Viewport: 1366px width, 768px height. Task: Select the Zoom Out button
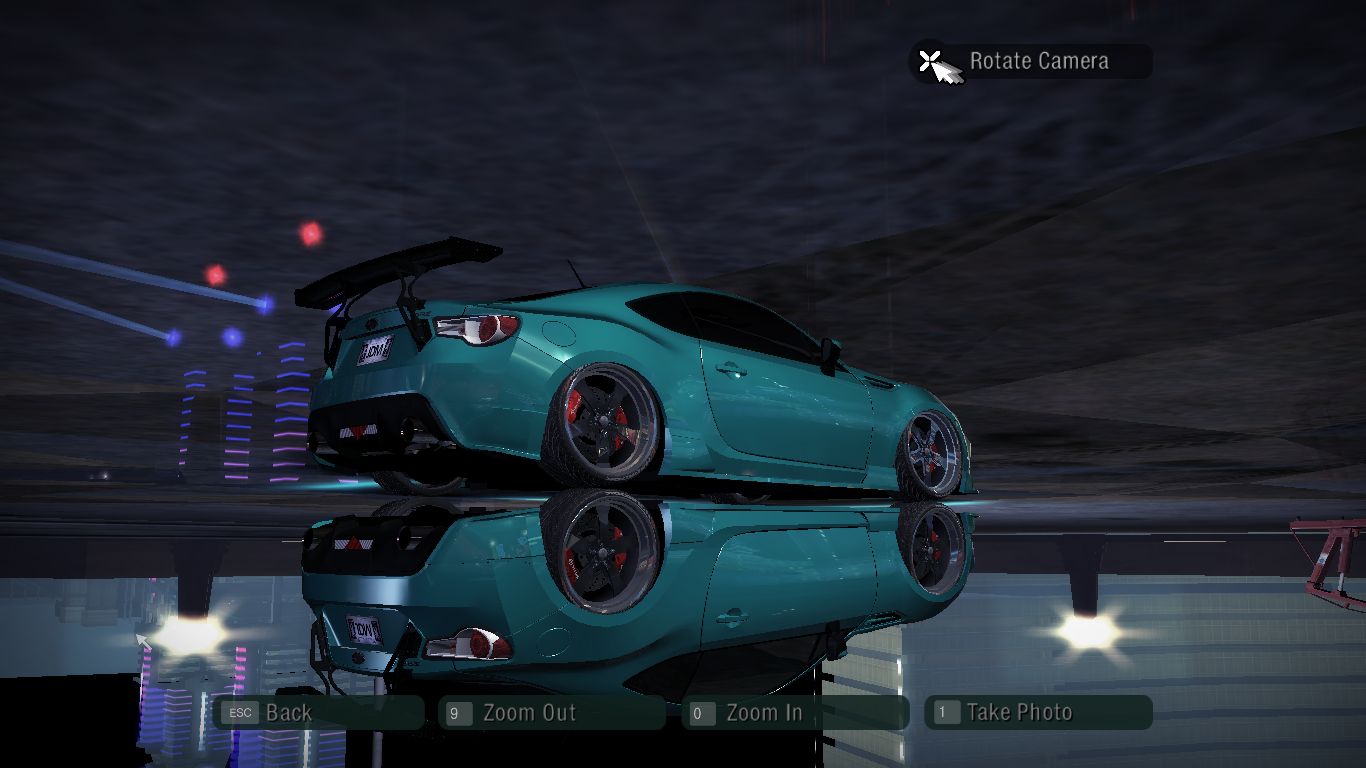coord(551,713)
